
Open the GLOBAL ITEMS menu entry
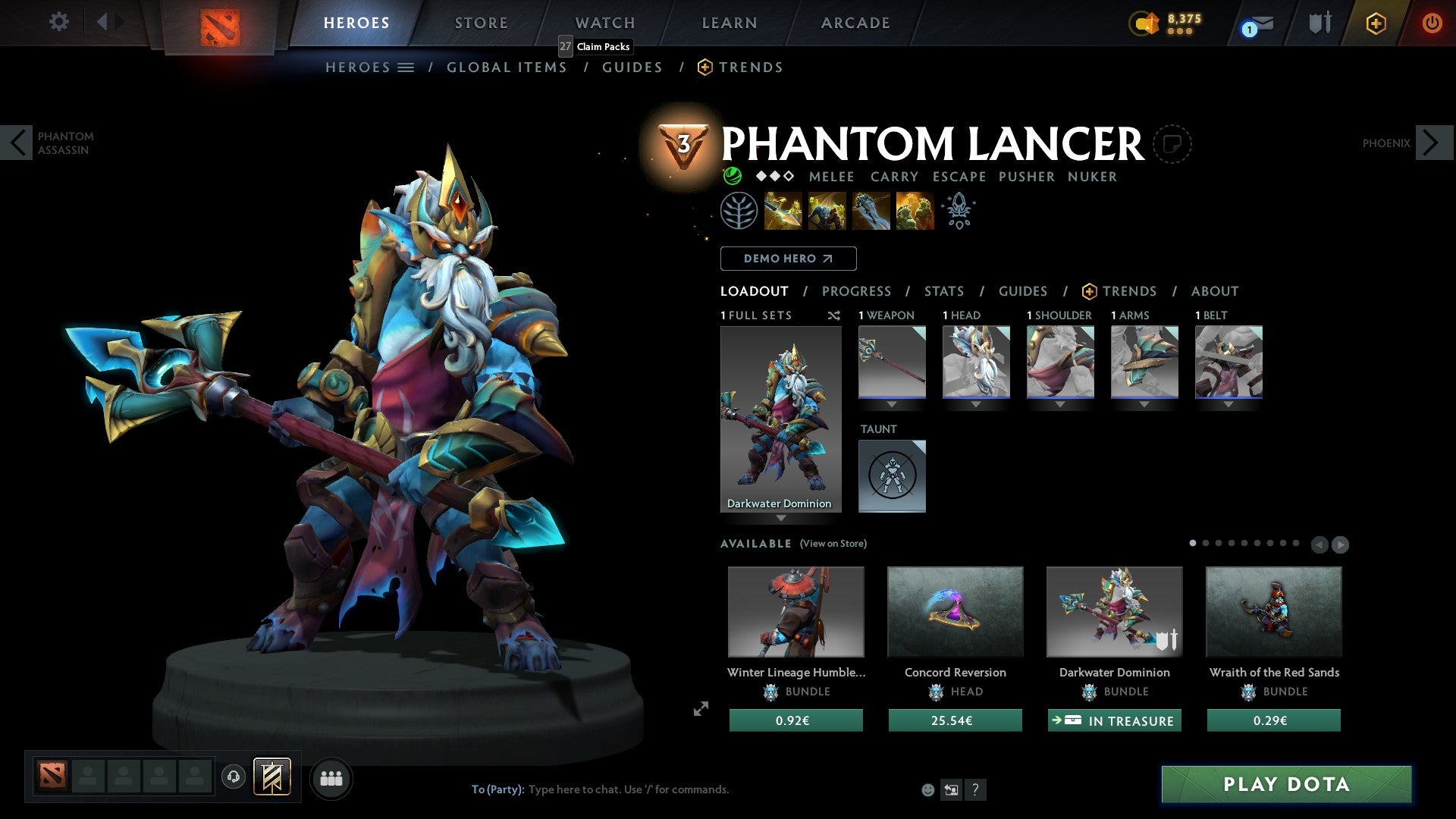tap(507, 67)
